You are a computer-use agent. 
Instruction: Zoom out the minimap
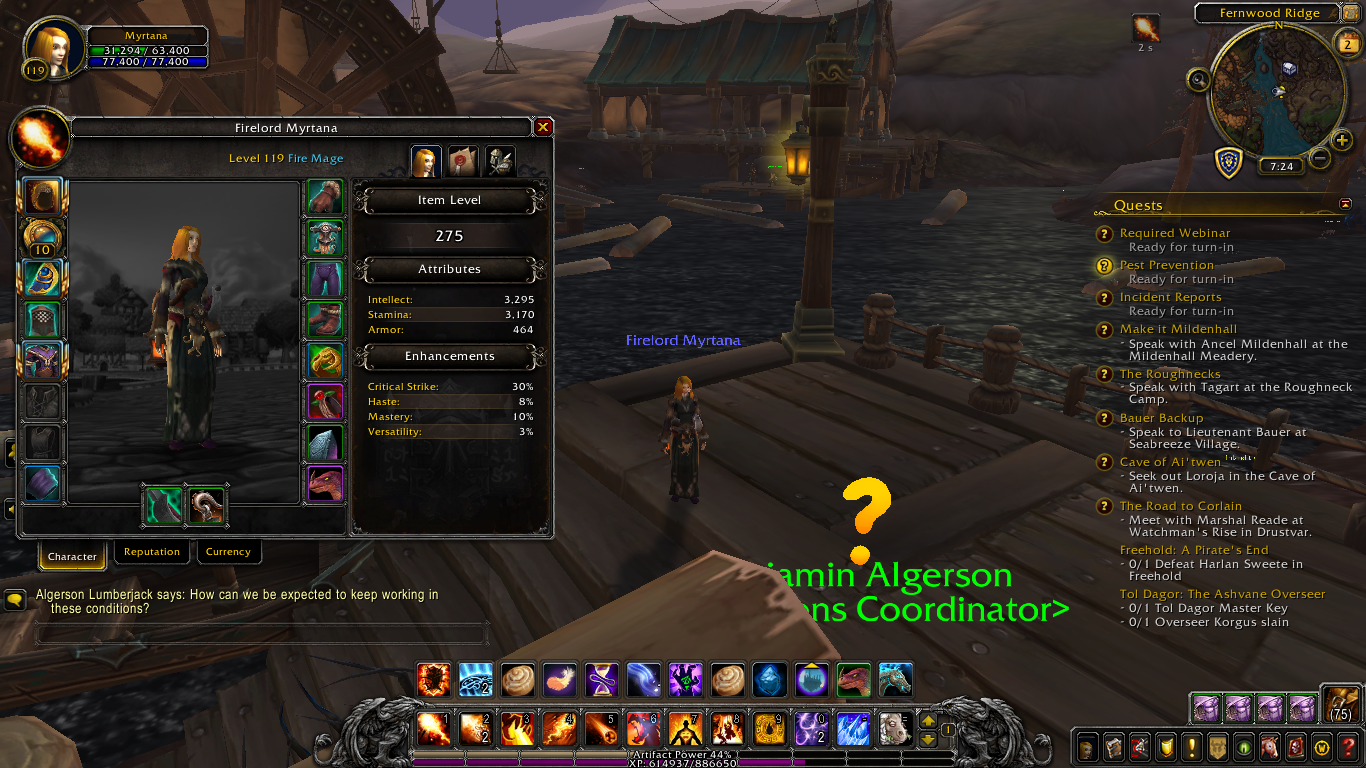pyautogui.click(x=1320, y=158)
